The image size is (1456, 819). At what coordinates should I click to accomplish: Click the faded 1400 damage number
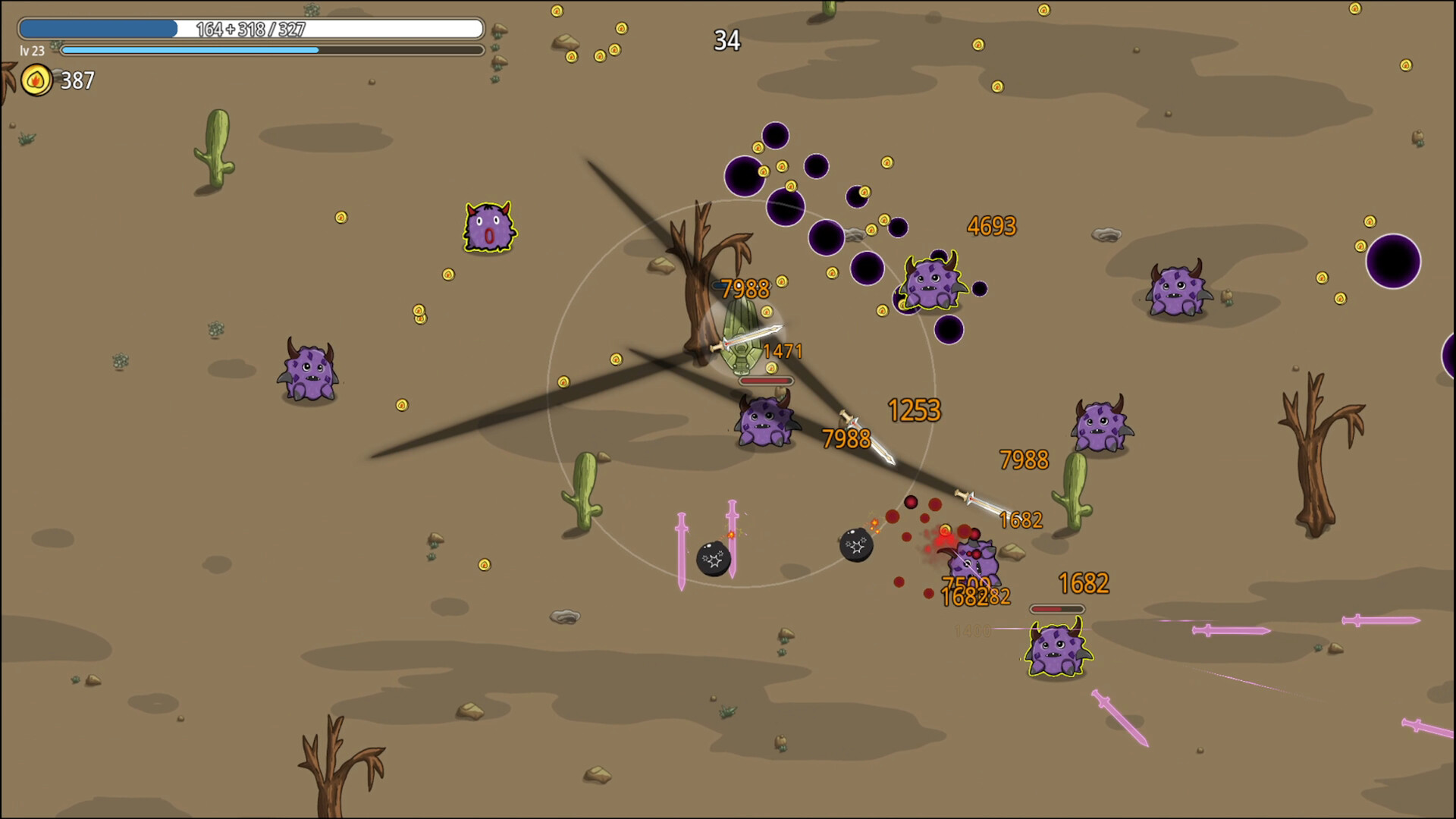[973, 630]
